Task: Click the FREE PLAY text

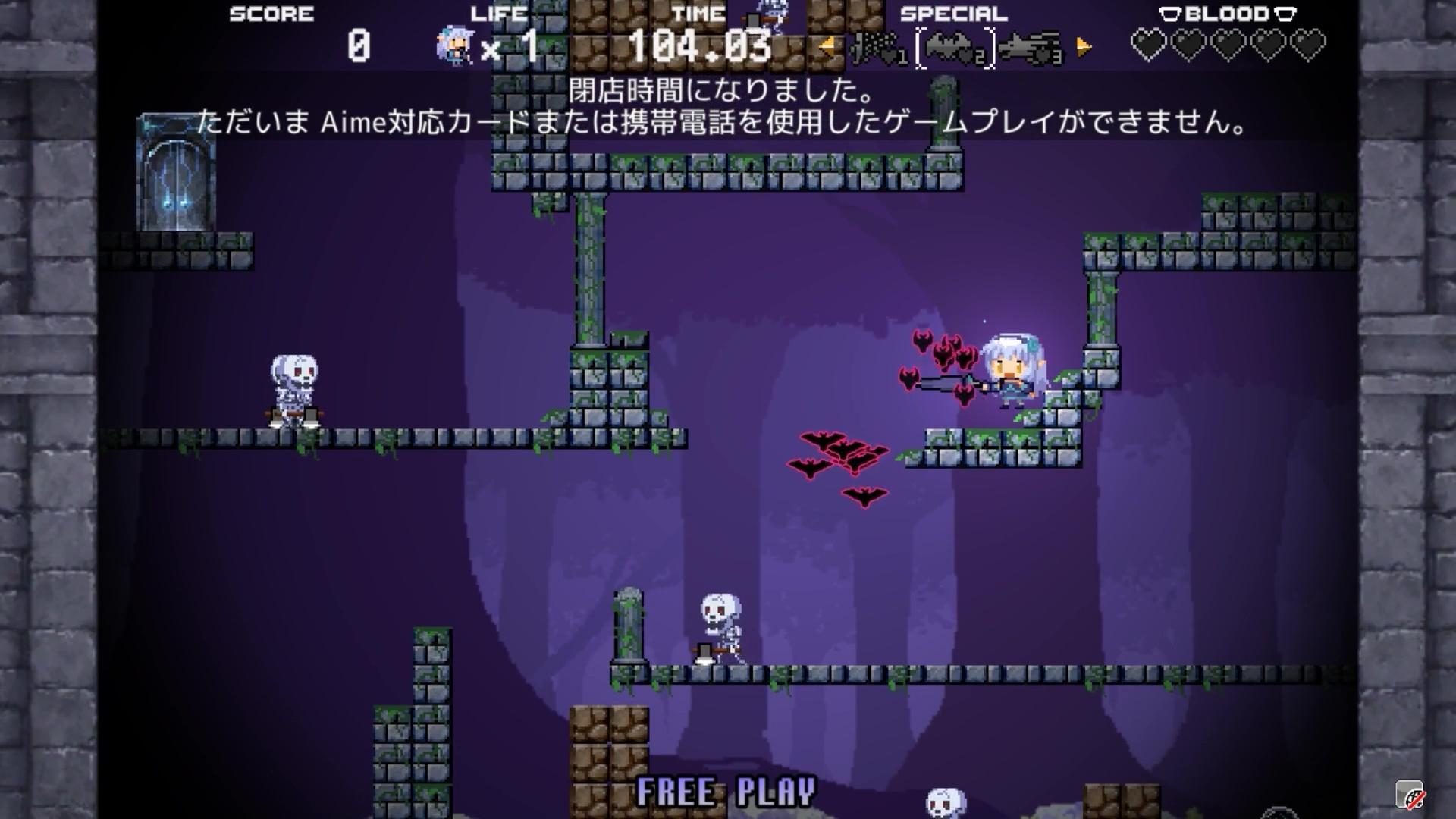Action: pos(726,792)
